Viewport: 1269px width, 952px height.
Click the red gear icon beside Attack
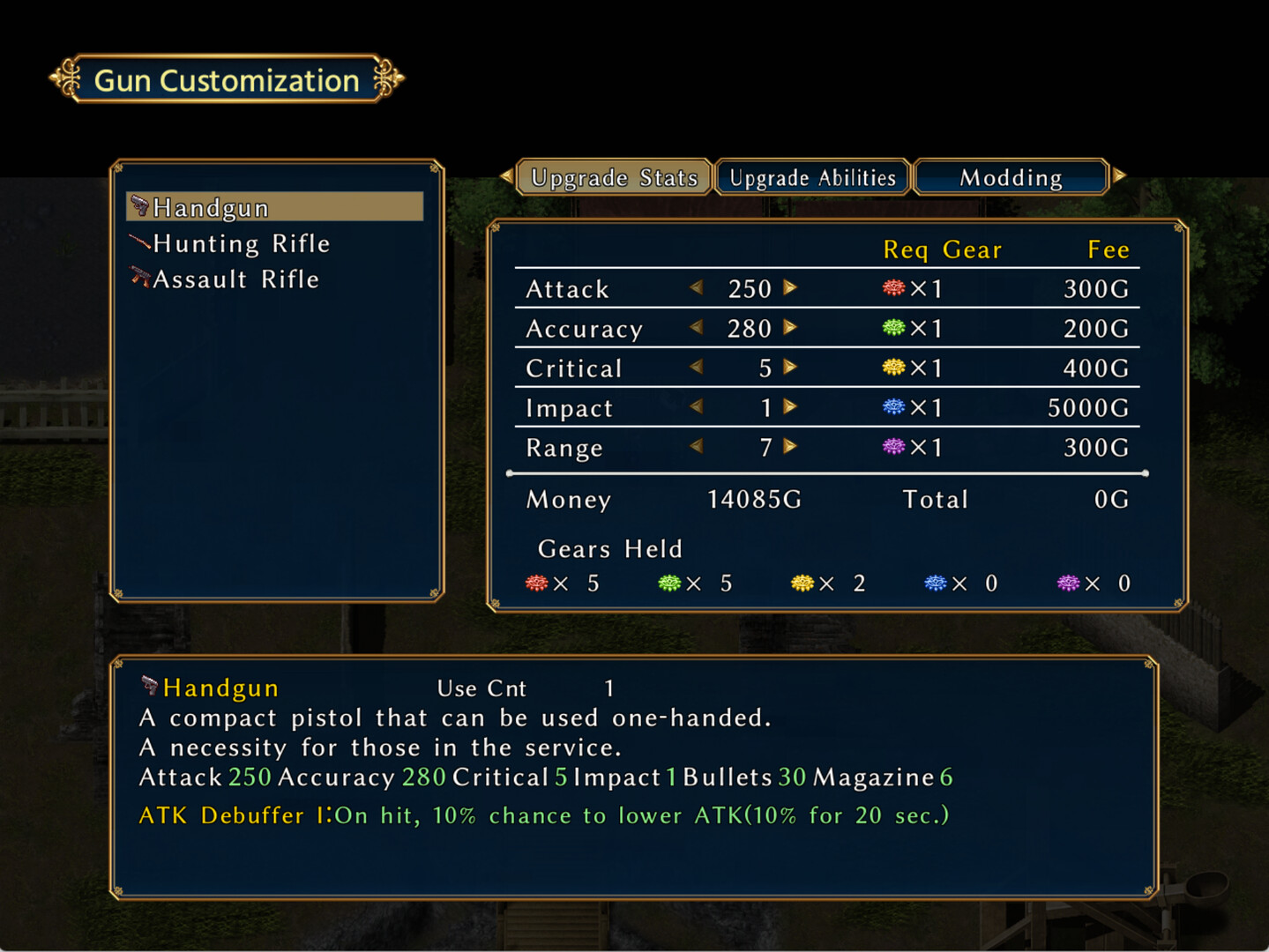892,287
